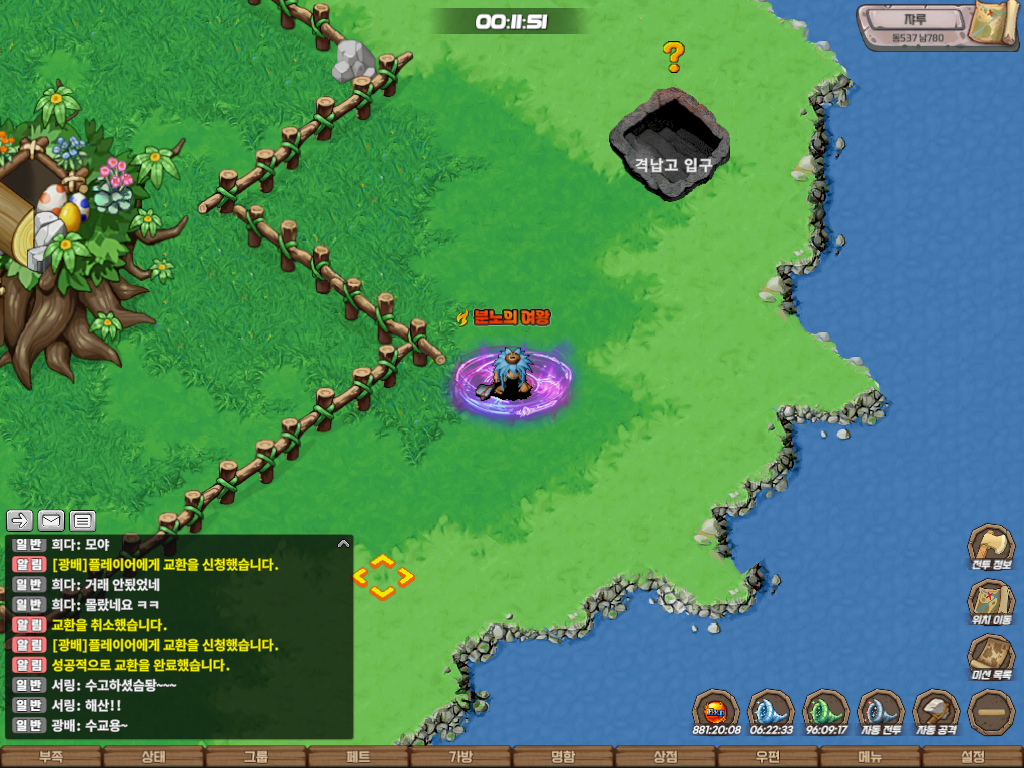Open 위치 이동 (location move) map icon
The width and height of the screenshot is (1024, 768).
(990, 603)
